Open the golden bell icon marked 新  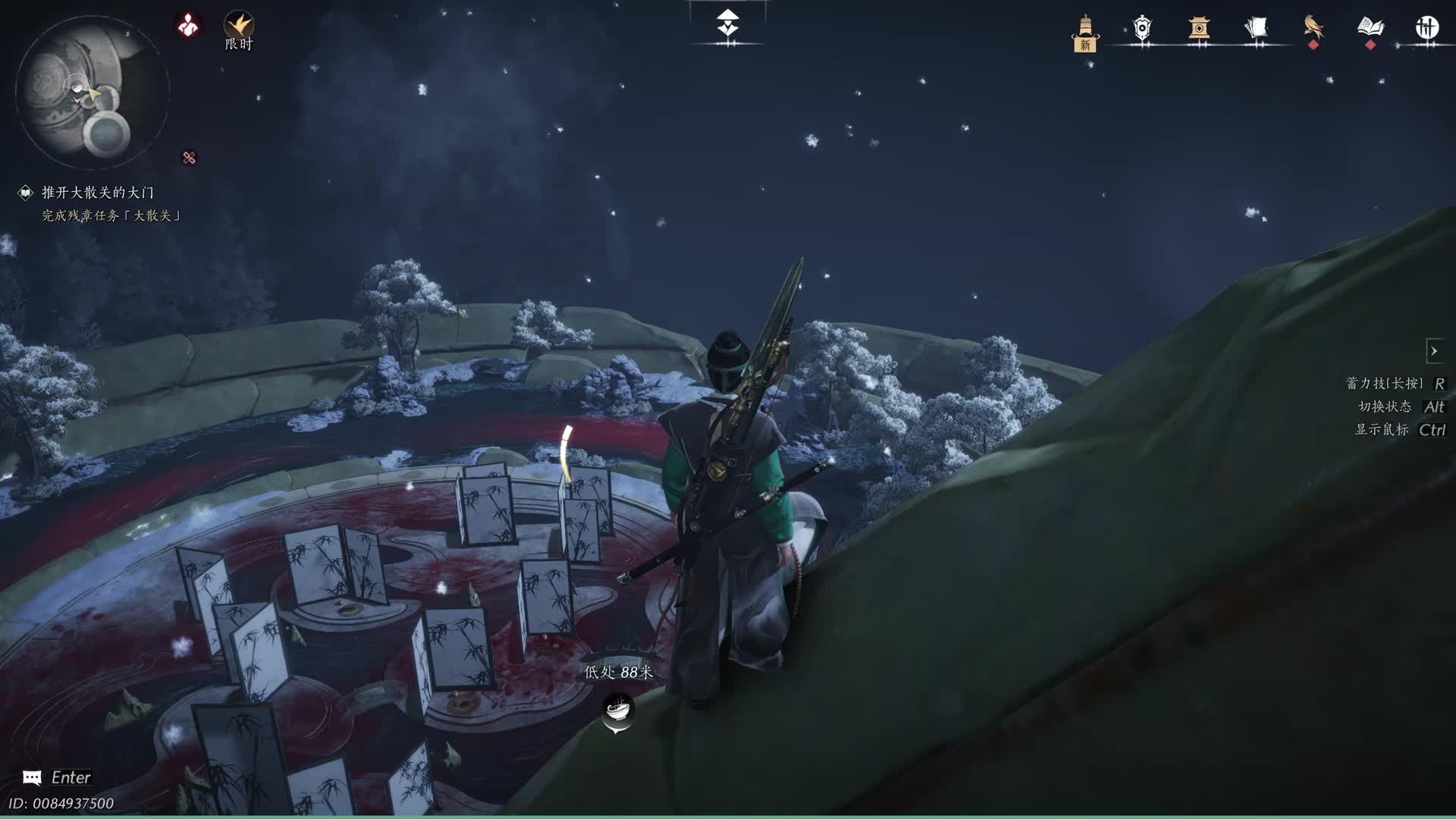[x=1085, y=32]
